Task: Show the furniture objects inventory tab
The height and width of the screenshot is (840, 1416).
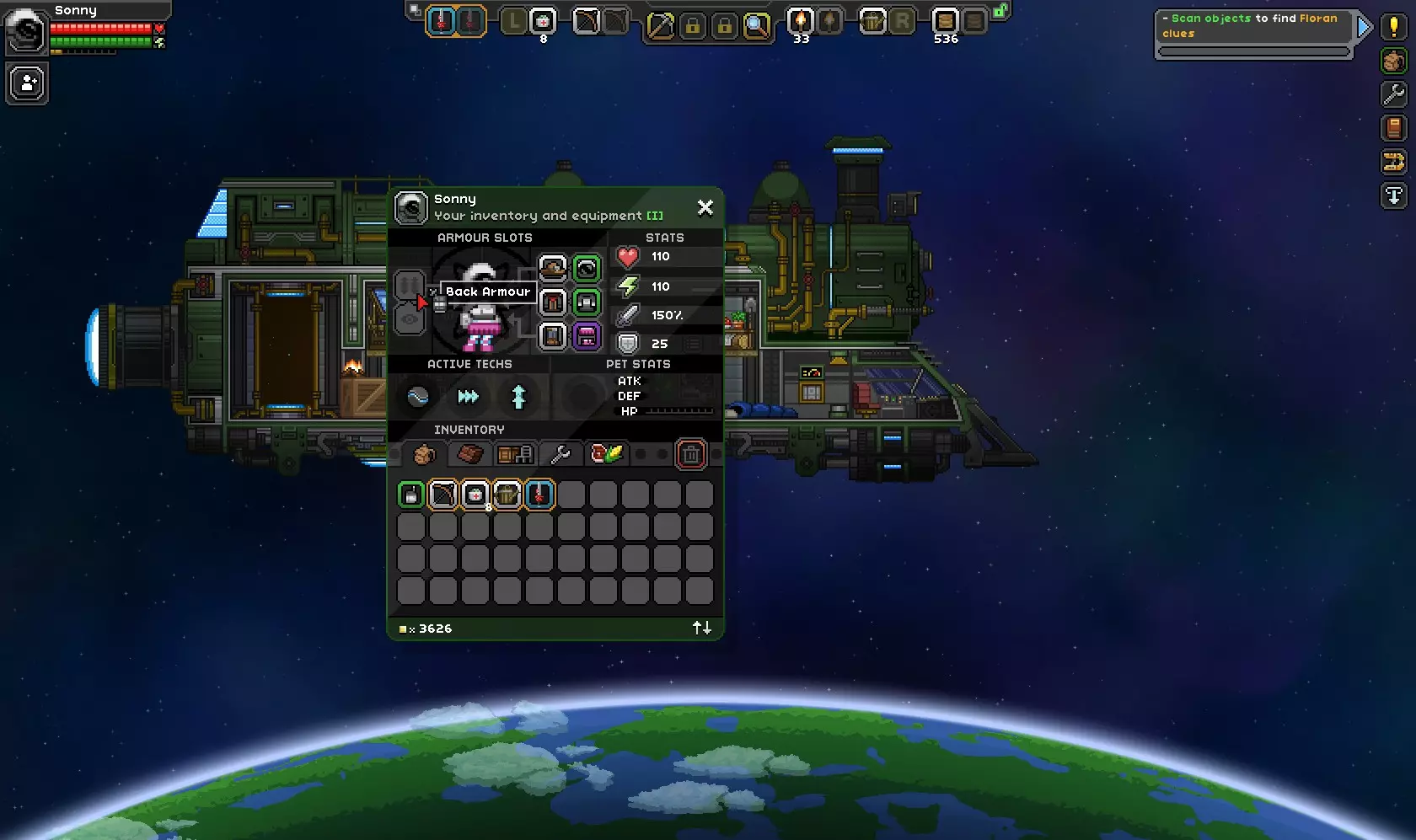Action: tap(514, 455)
